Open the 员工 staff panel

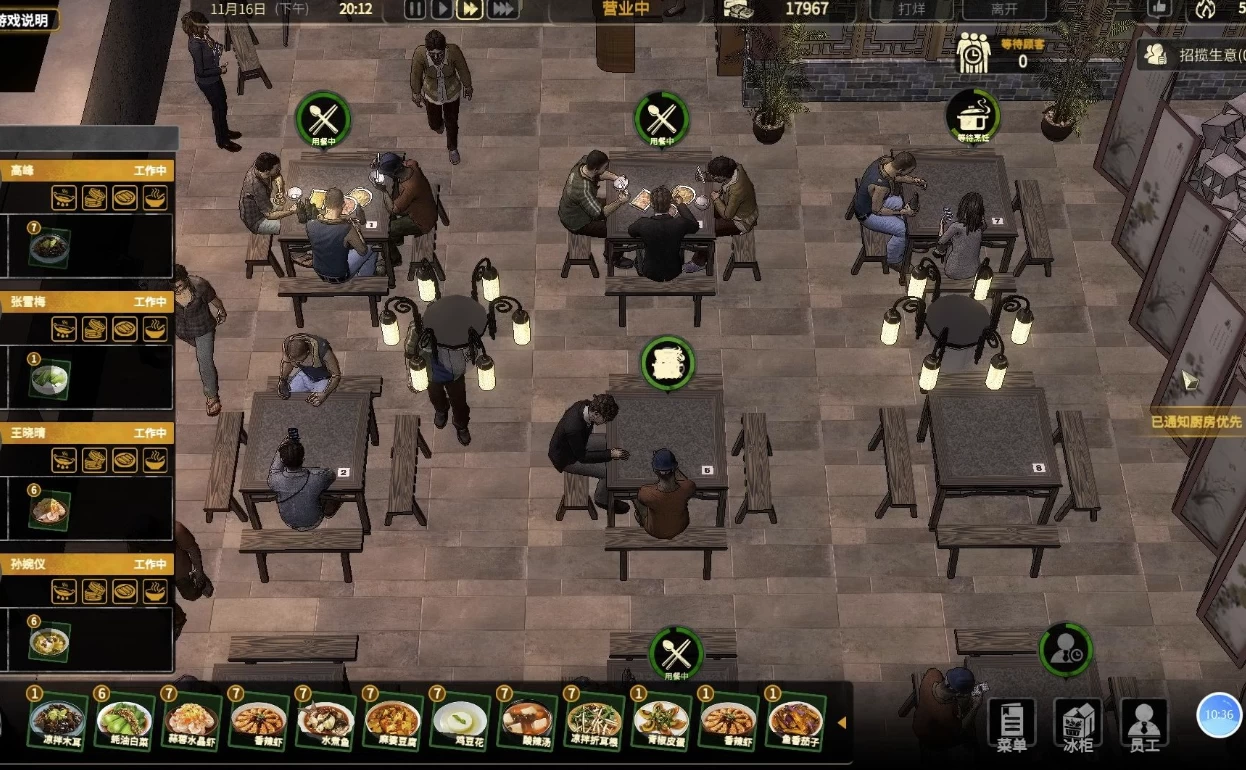1144,722
